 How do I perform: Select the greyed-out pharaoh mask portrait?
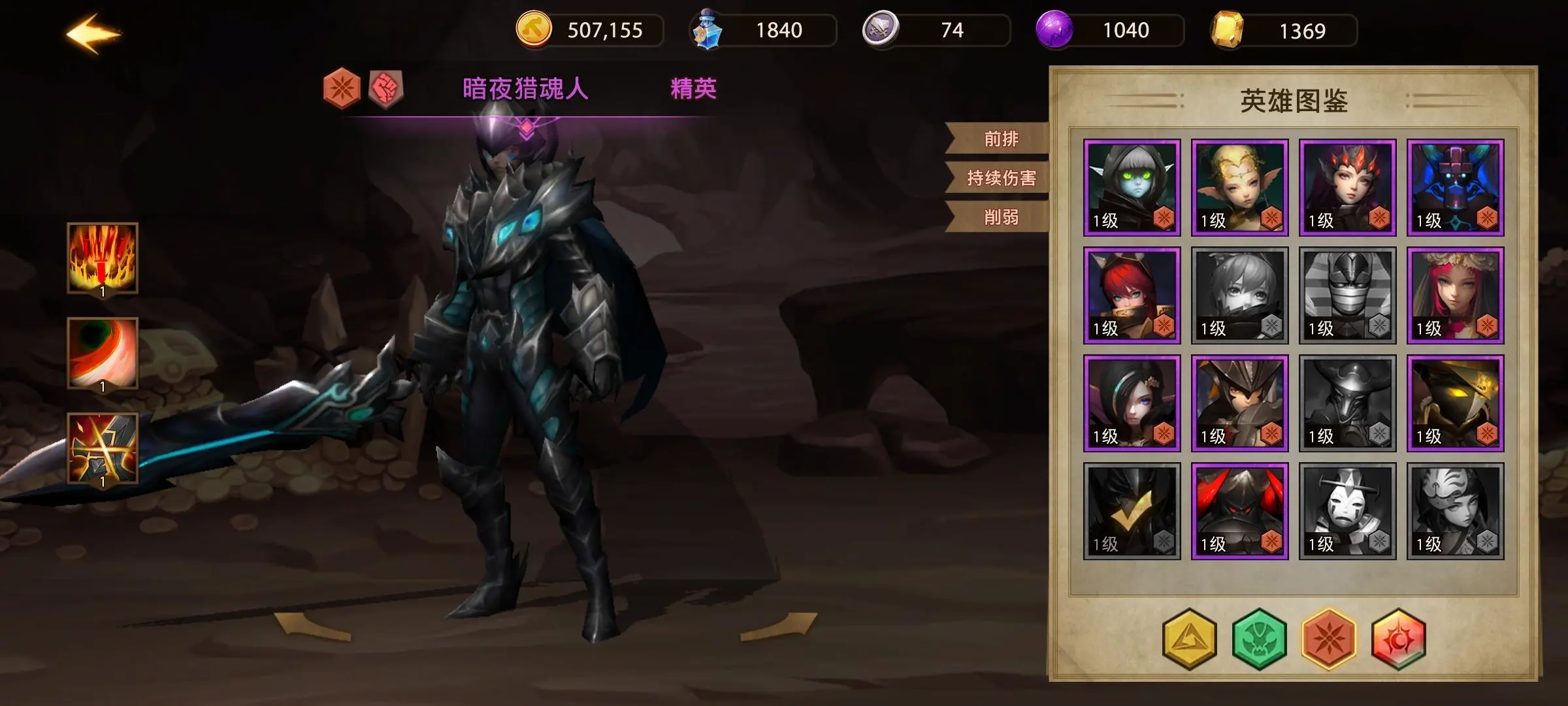[x=1347, y=295]
